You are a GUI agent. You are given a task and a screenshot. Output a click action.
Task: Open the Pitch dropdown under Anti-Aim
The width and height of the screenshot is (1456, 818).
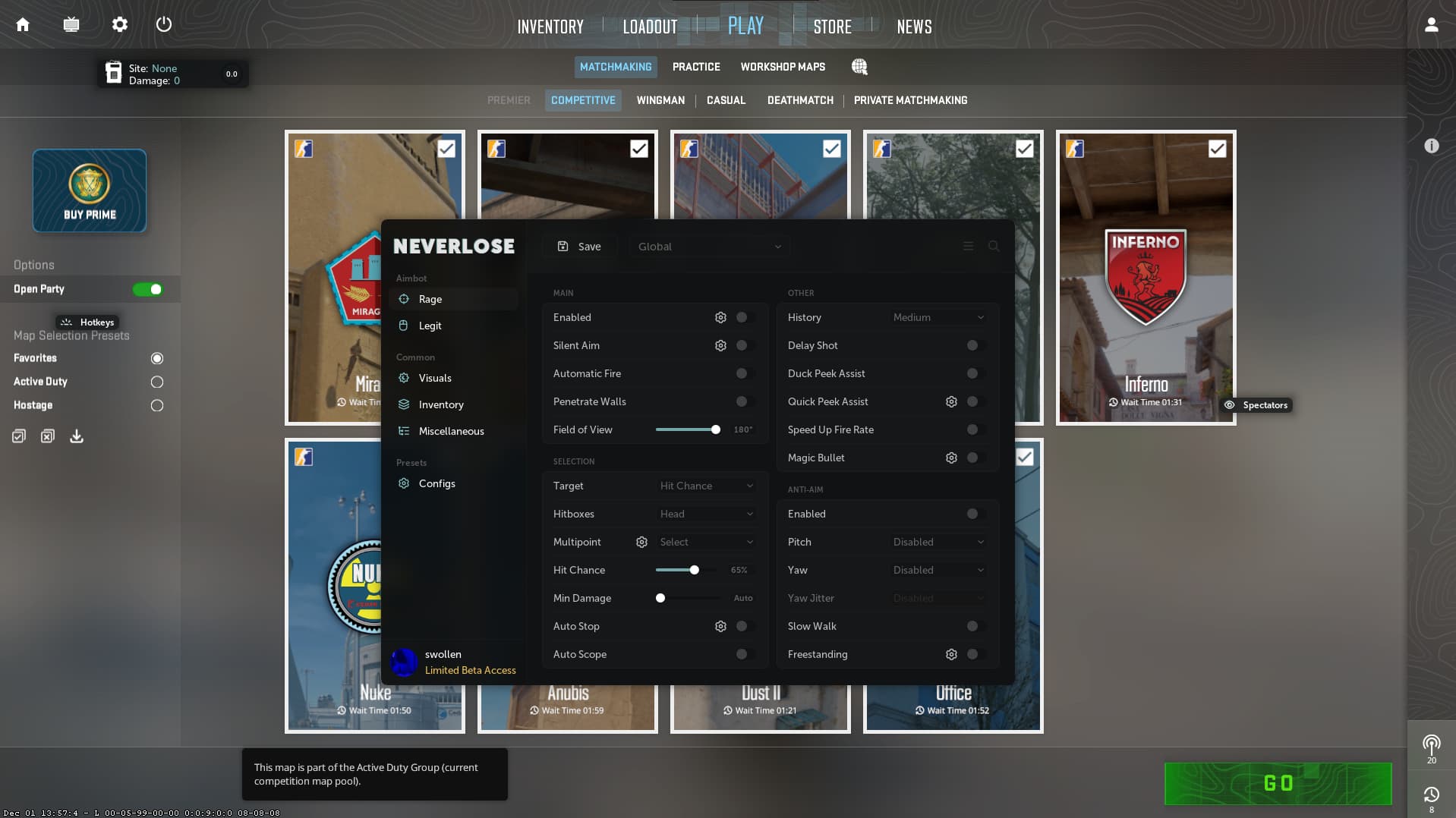939,542
